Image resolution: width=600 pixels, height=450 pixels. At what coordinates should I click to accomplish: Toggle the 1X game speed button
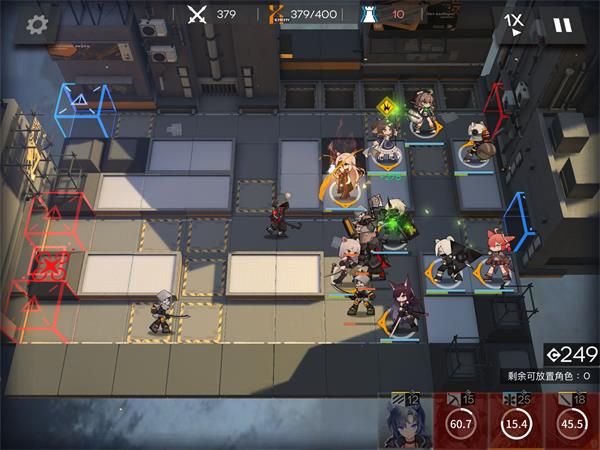[x=513, y=25]
